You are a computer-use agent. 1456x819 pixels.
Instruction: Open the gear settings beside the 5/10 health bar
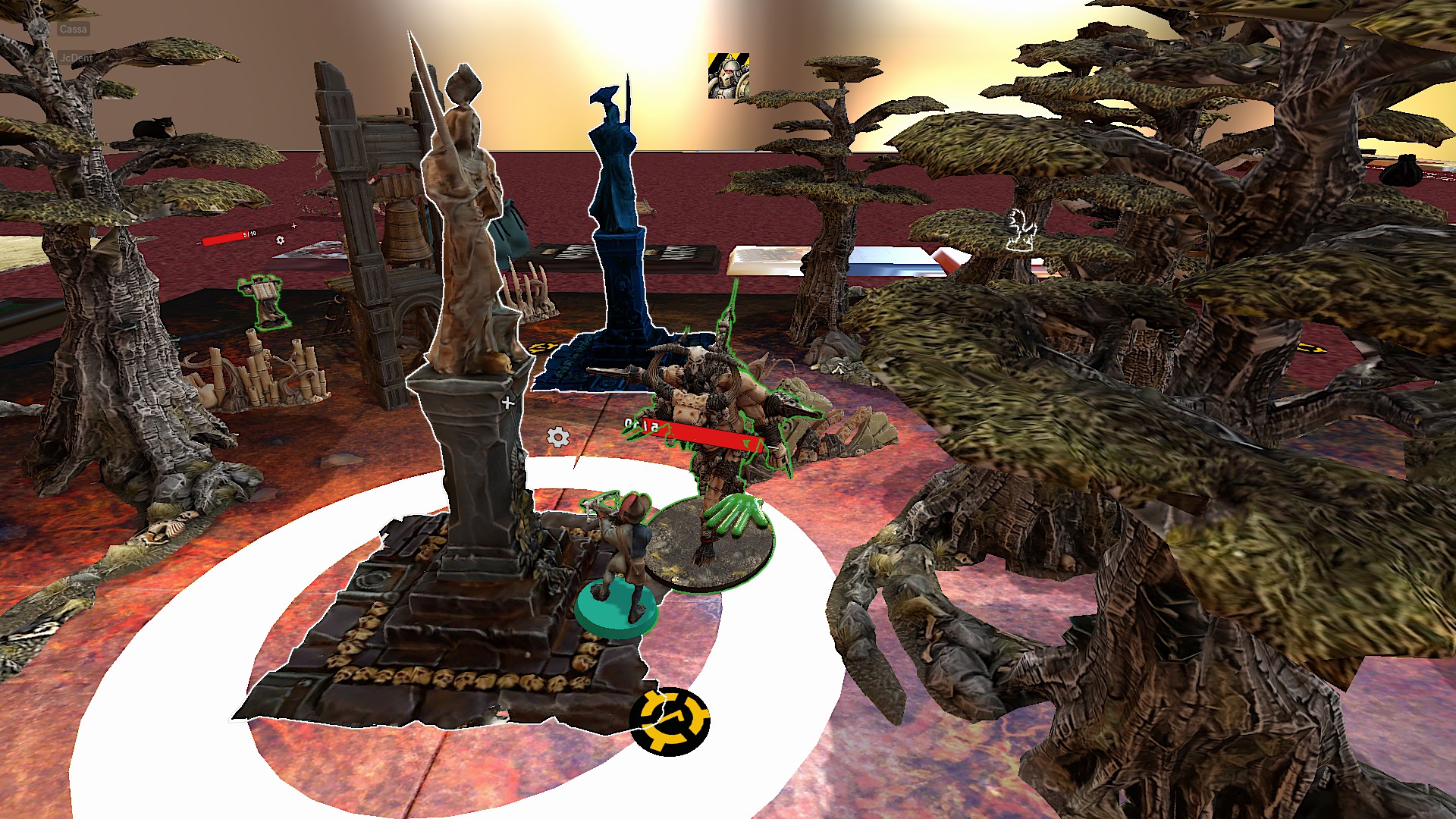281,240
